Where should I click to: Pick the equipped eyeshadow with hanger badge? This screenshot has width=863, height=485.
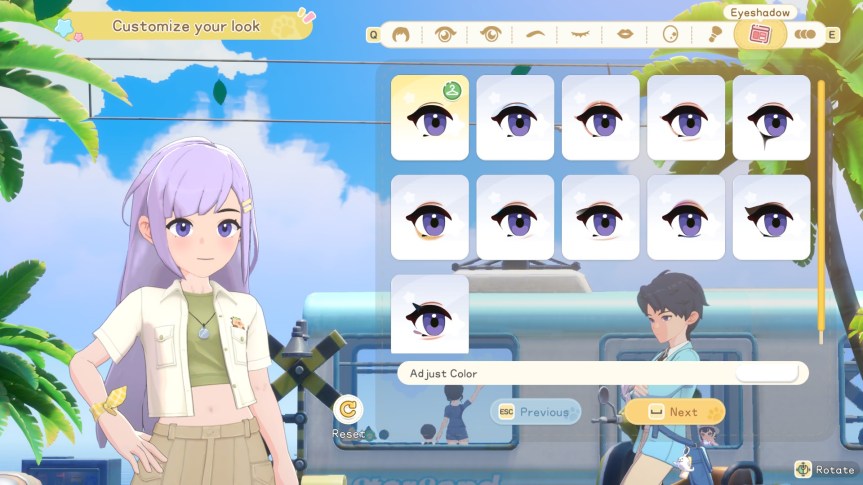[429, 117]
